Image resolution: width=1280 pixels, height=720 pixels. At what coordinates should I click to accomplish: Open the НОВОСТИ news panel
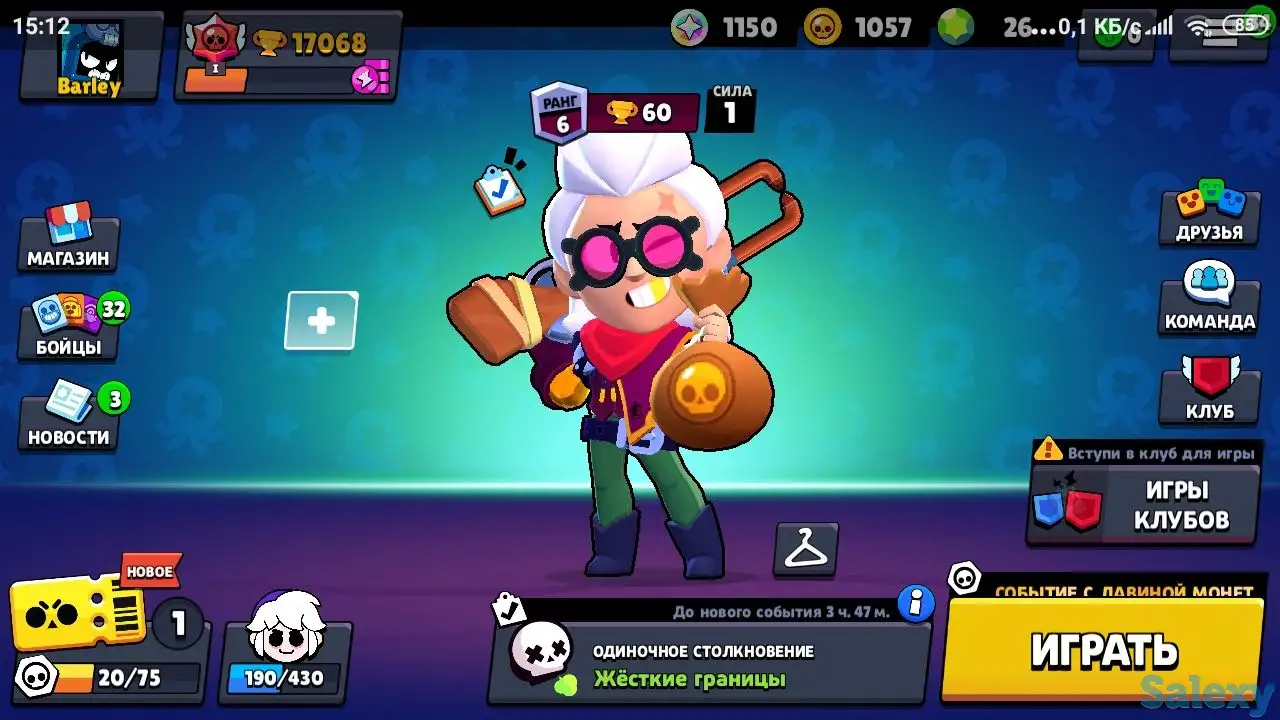coord(66,415)
